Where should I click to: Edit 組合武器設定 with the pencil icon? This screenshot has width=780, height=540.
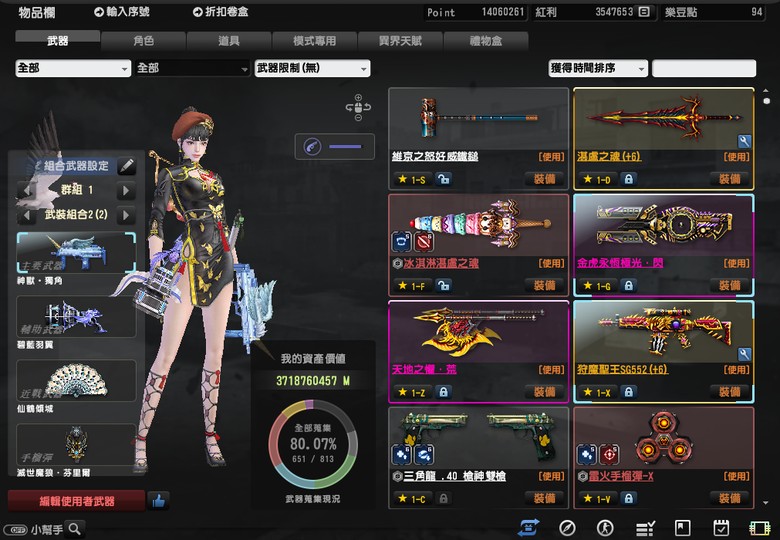click(x=126, y=166)
